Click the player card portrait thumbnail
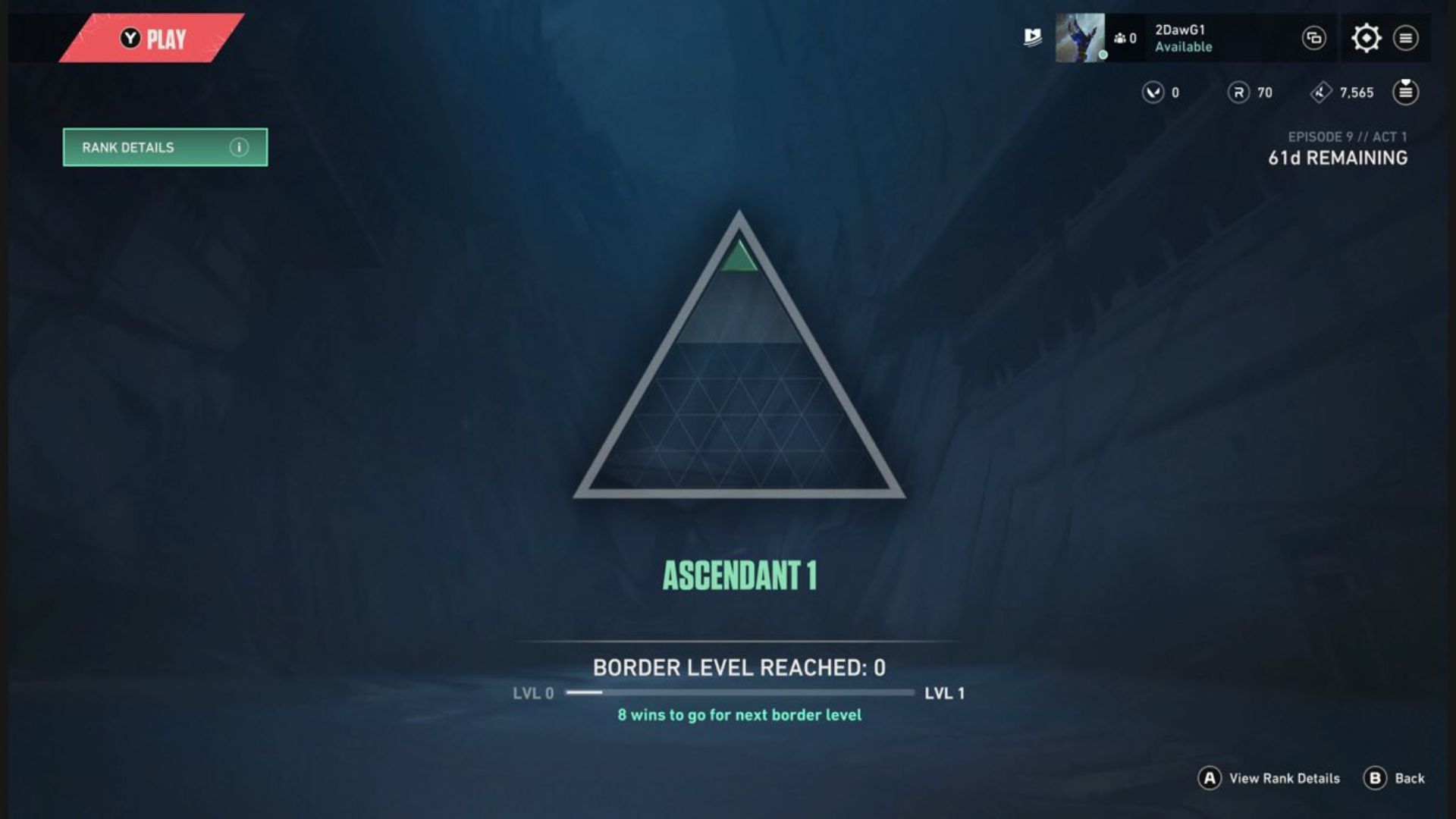Screen dimensions: 1456x819 tap(1081, 38)
